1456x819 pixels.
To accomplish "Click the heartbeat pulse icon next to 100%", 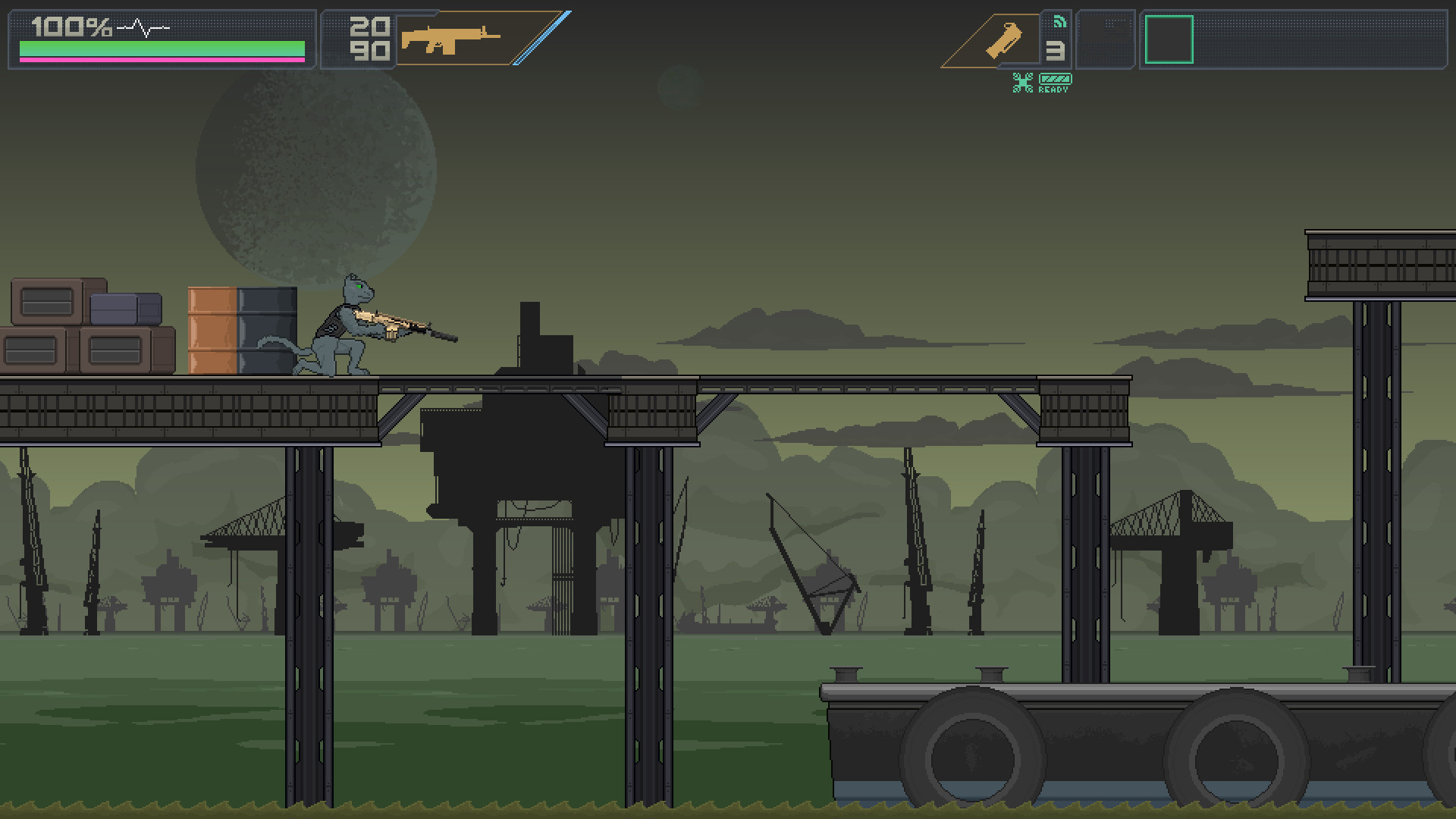I will tap(144, 27).
